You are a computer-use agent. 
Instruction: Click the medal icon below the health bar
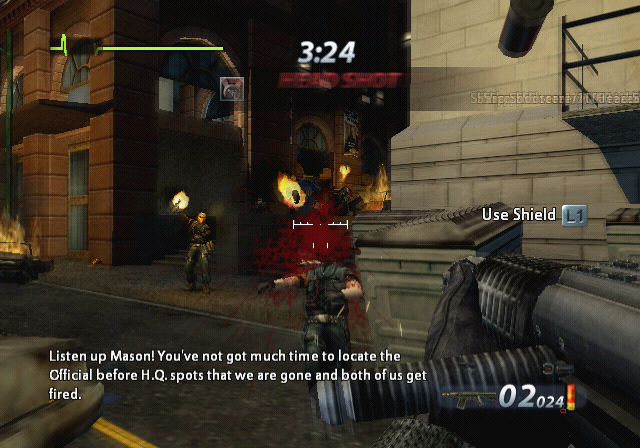click(230, 87)
